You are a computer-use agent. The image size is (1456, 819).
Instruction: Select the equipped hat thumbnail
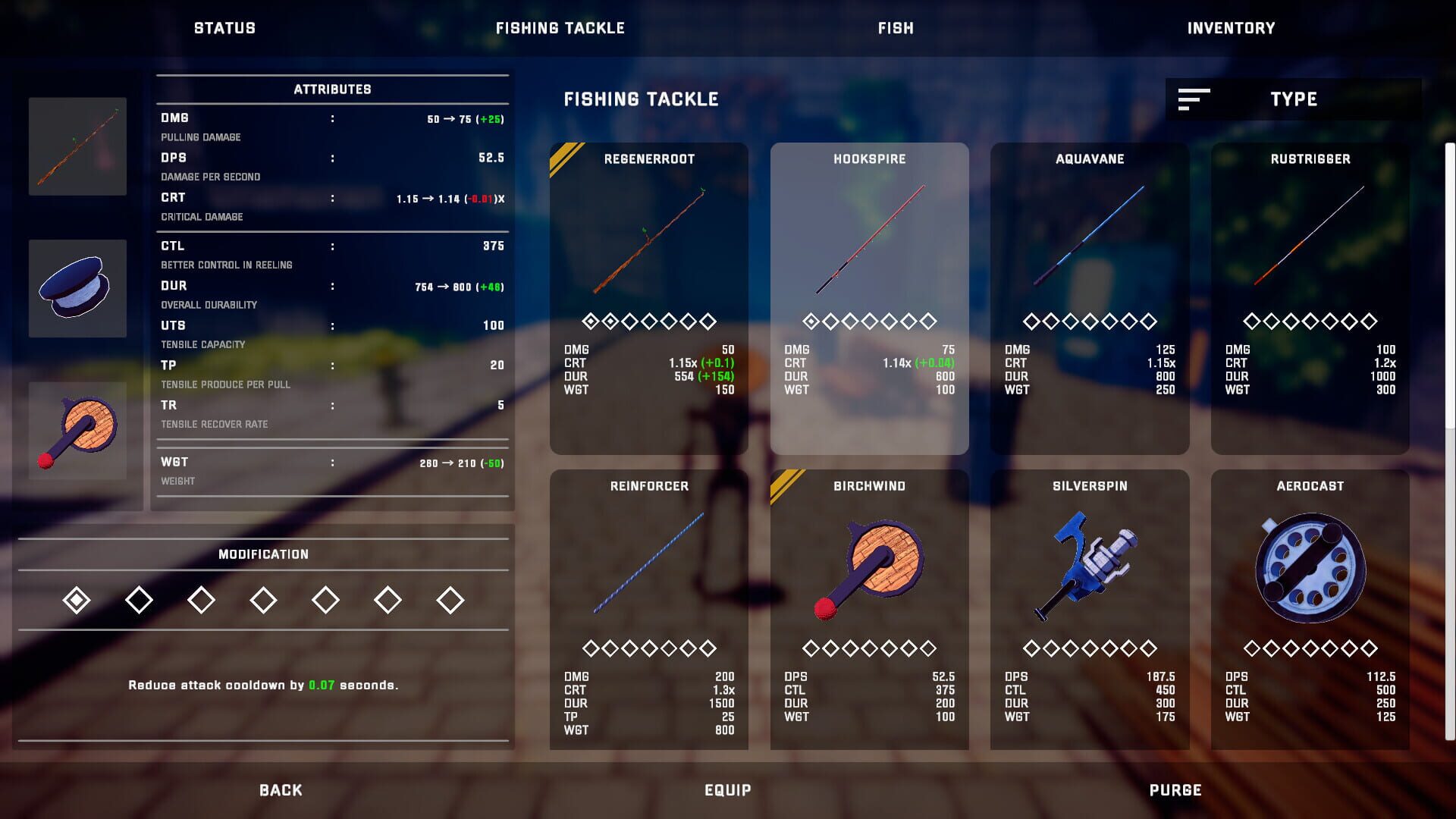78,288
